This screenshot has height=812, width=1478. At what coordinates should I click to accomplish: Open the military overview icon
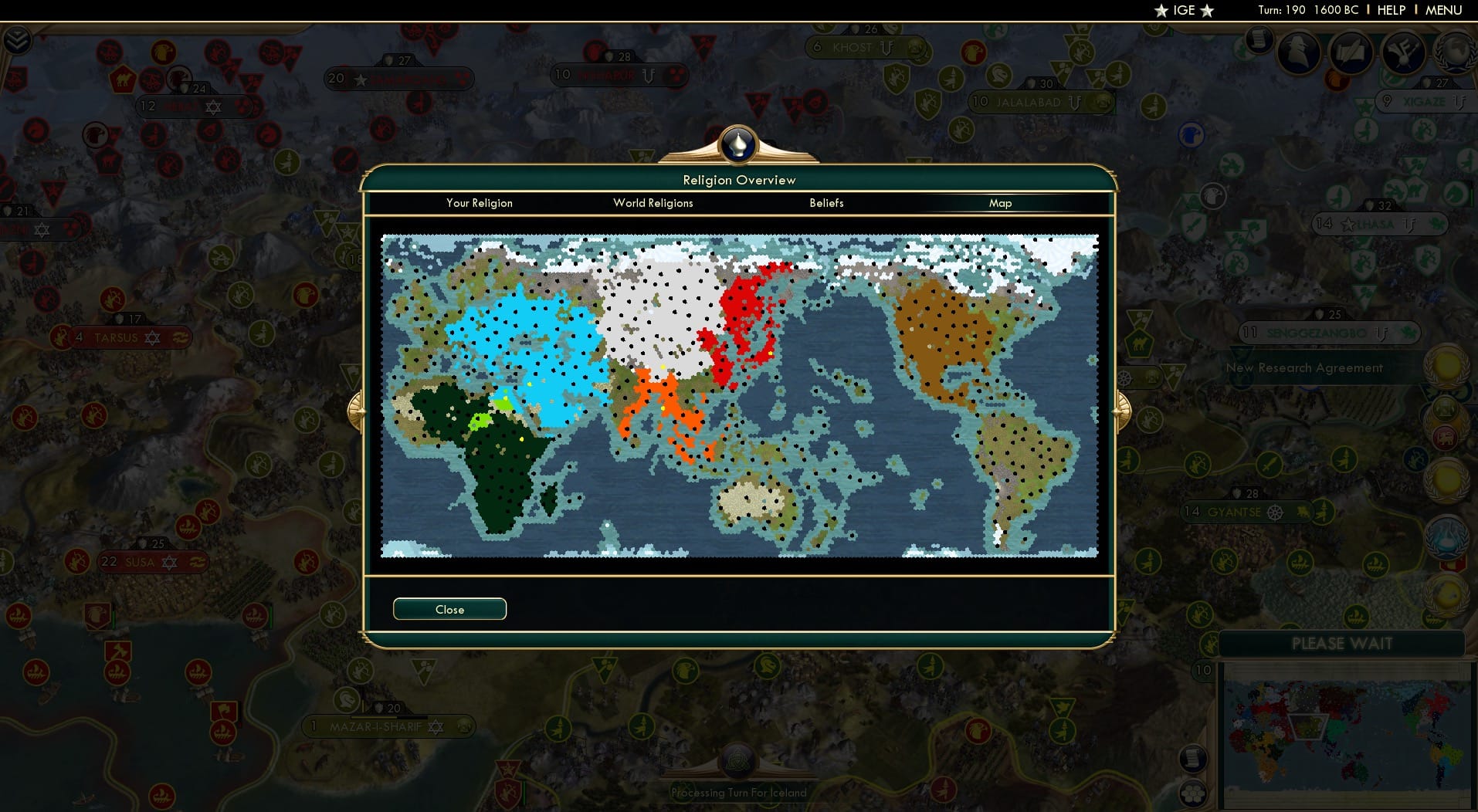pos(1404,52)
